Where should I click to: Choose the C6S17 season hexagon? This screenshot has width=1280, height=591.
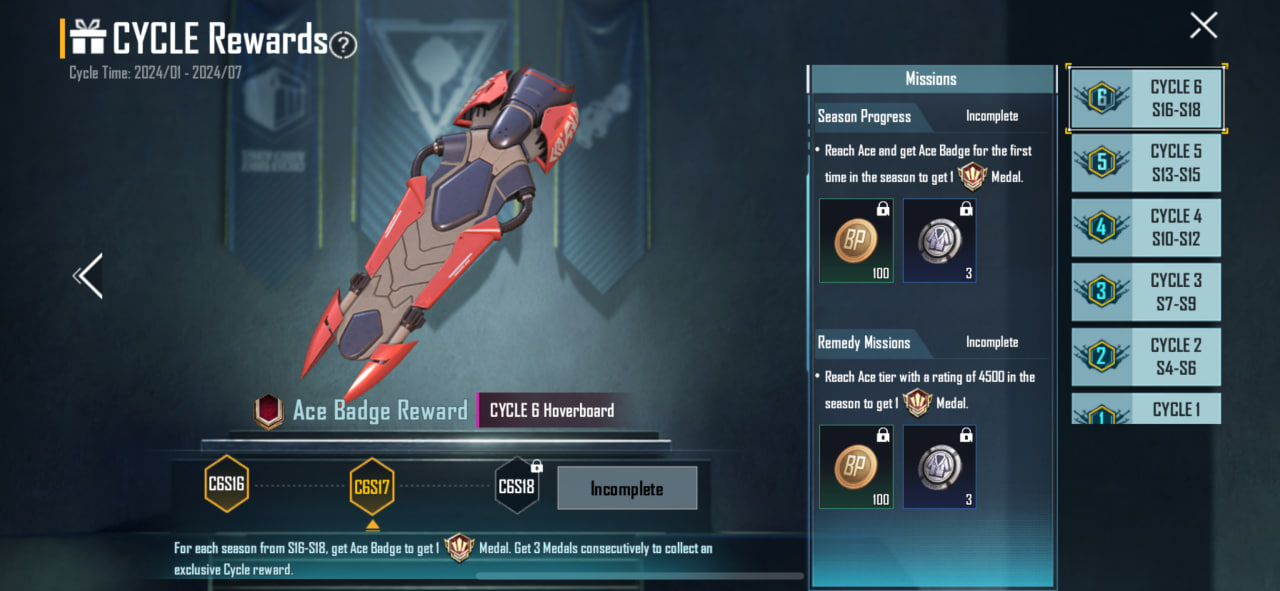coord(372,488)
